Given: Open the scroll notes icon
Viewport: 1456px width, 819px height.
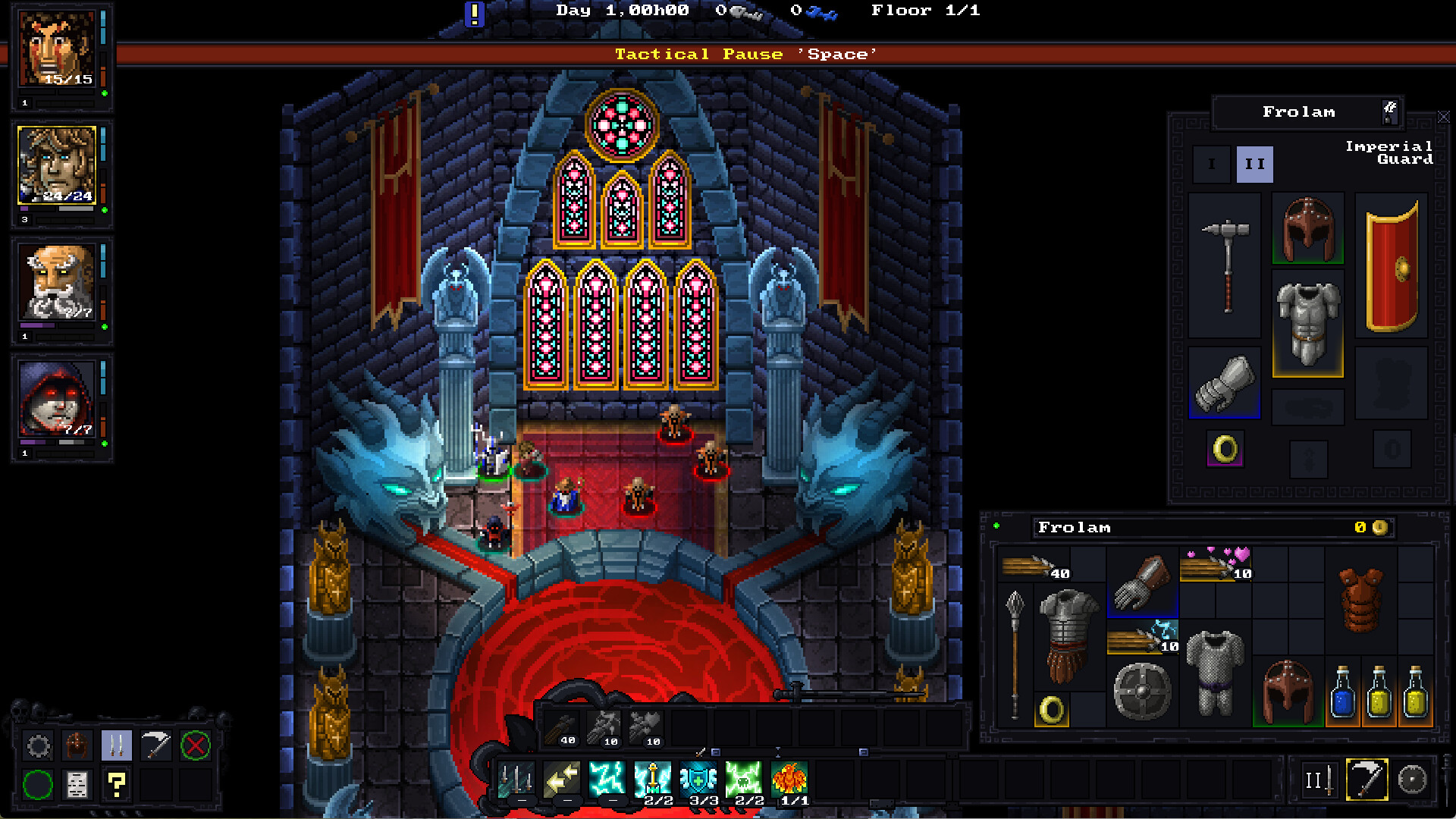Looking at the screenshot, I should 75,785.
